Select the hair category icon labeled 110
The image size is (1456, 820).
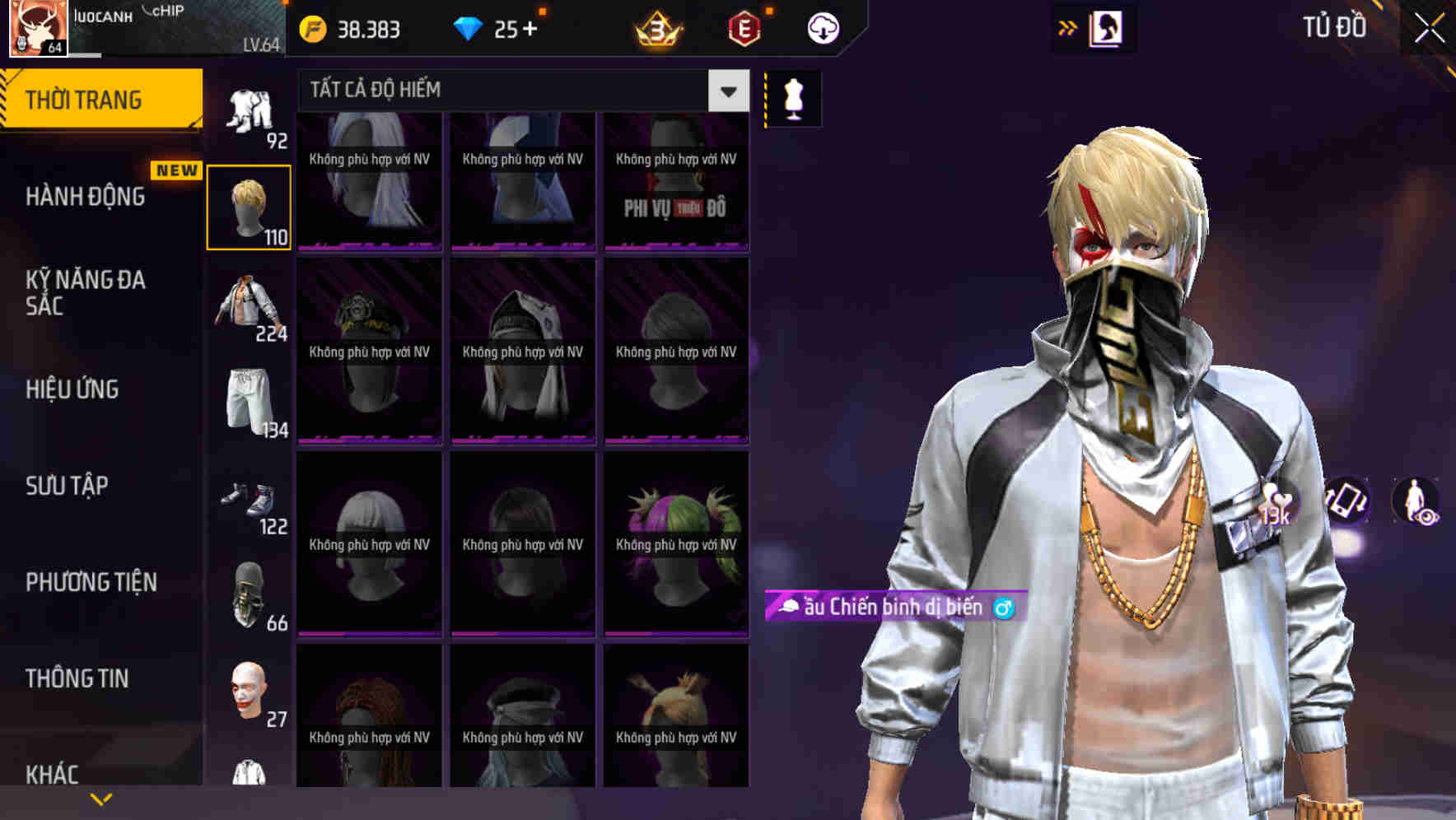point(250,204)
